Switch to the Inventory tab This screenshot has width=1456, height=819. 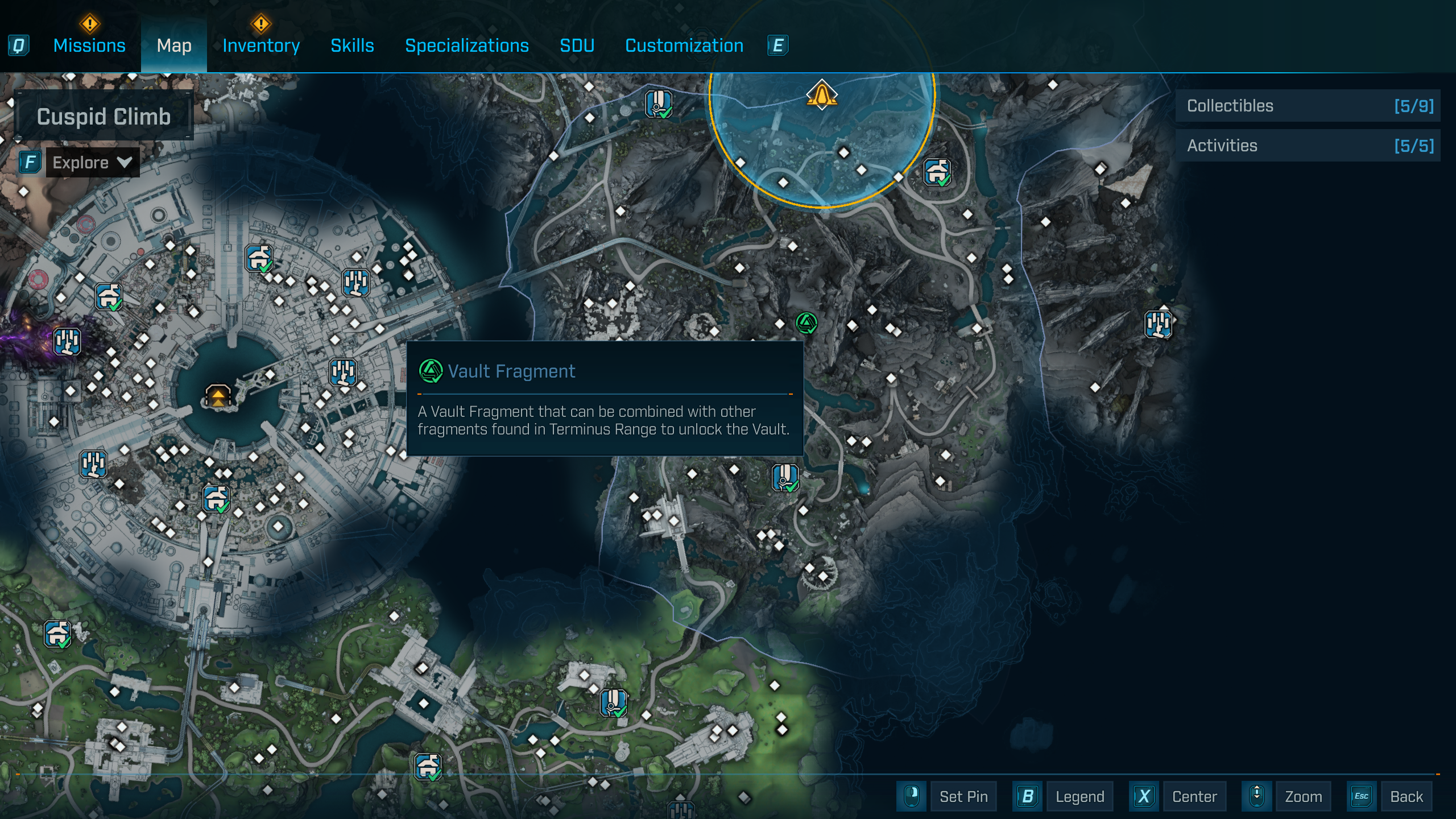tap(260, 45)
